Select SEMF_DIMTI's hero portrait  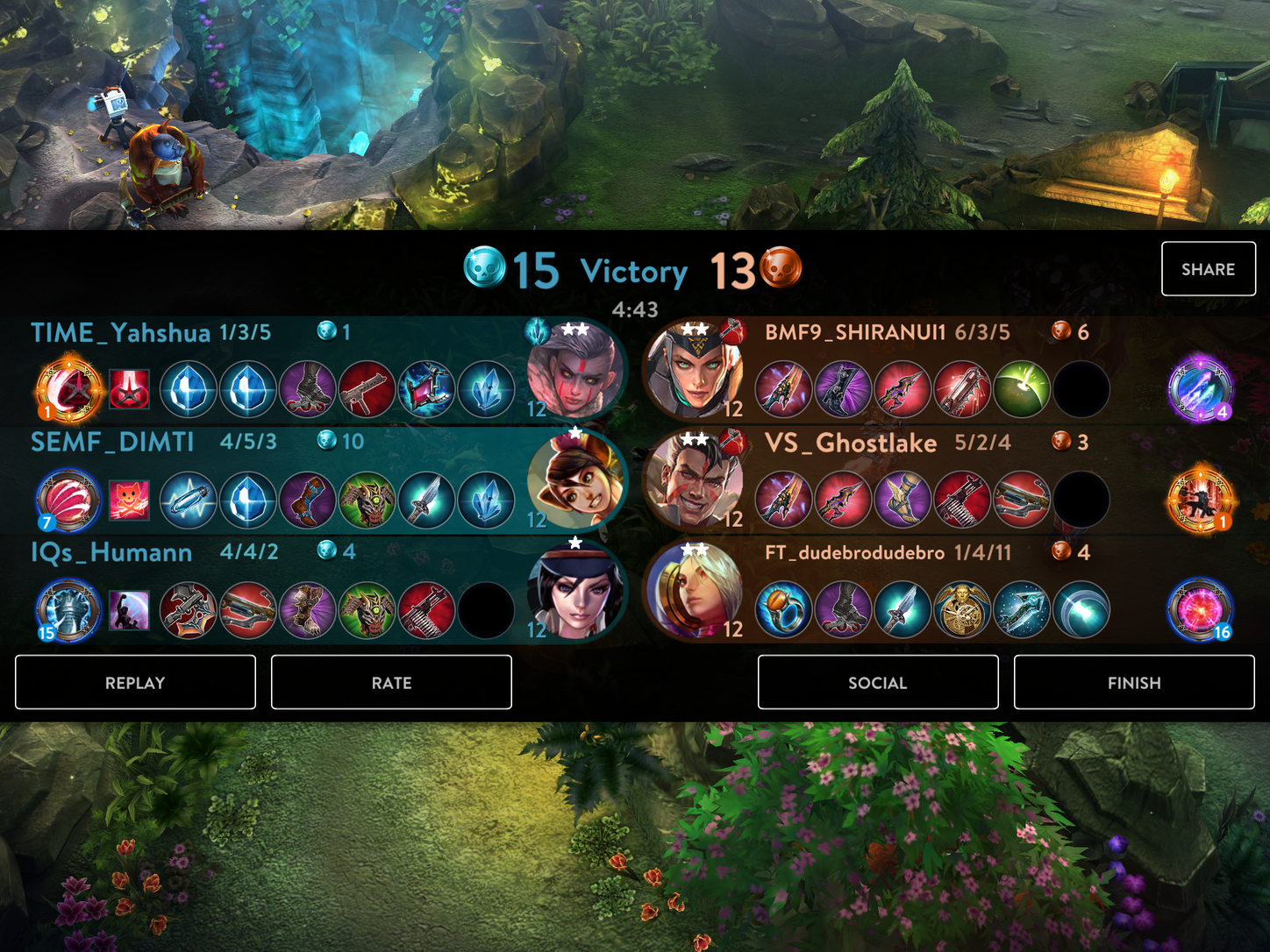(574, 480)
